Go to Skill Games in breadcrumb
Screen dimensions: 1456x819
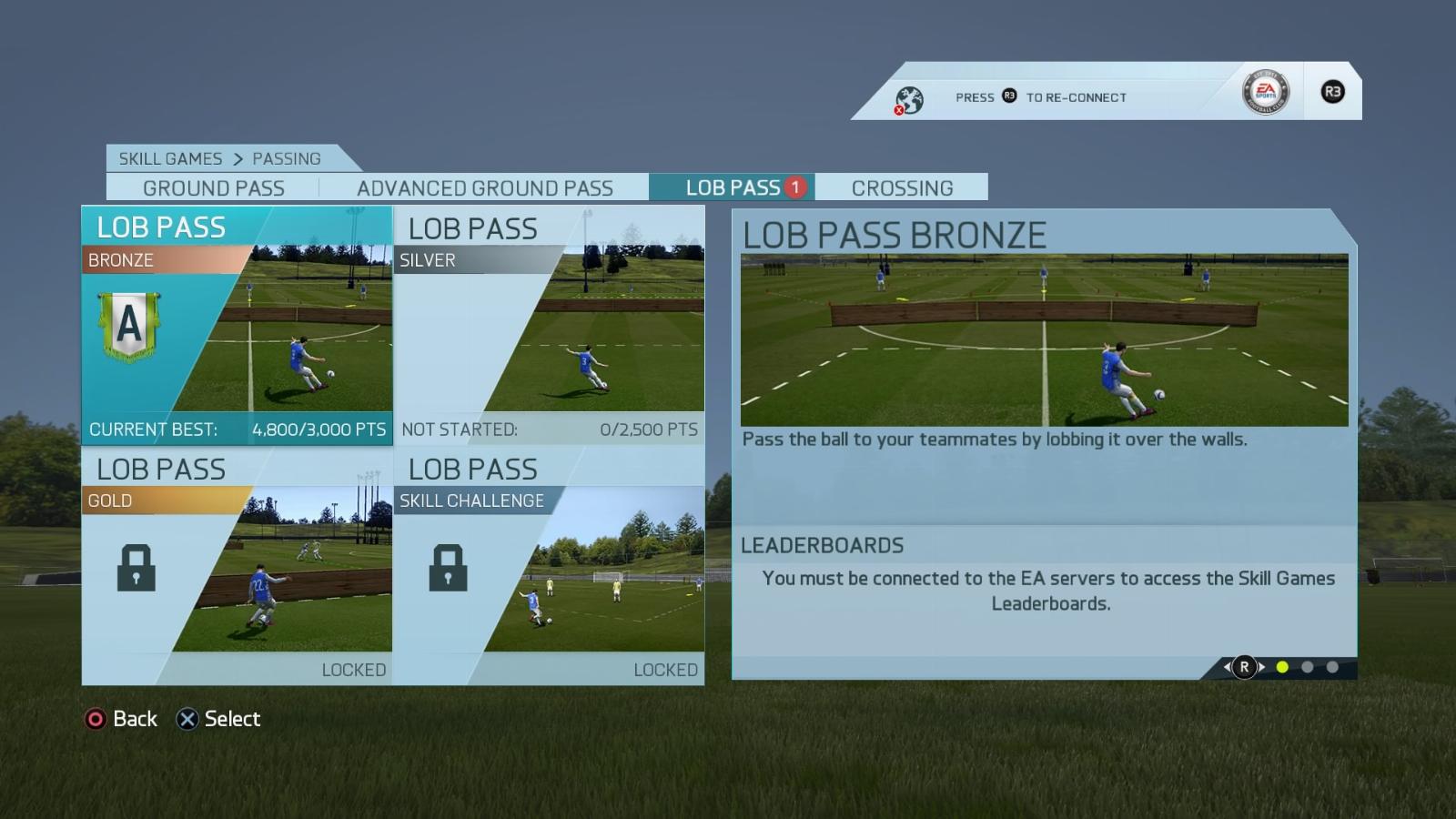pos(170,158)
